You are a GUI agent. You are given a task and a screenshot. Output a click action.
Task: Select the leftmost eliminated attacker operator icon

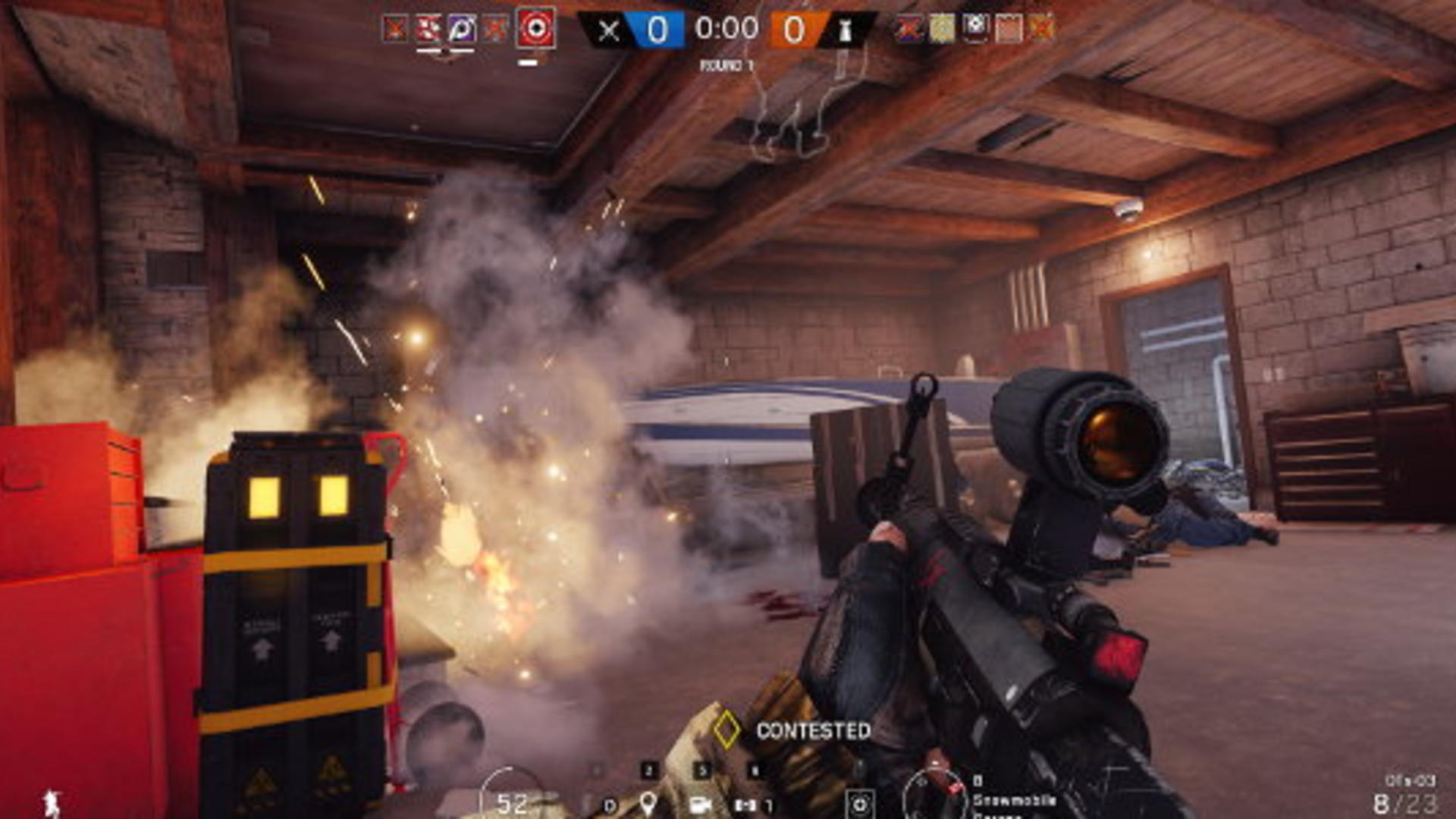point(394,29)
